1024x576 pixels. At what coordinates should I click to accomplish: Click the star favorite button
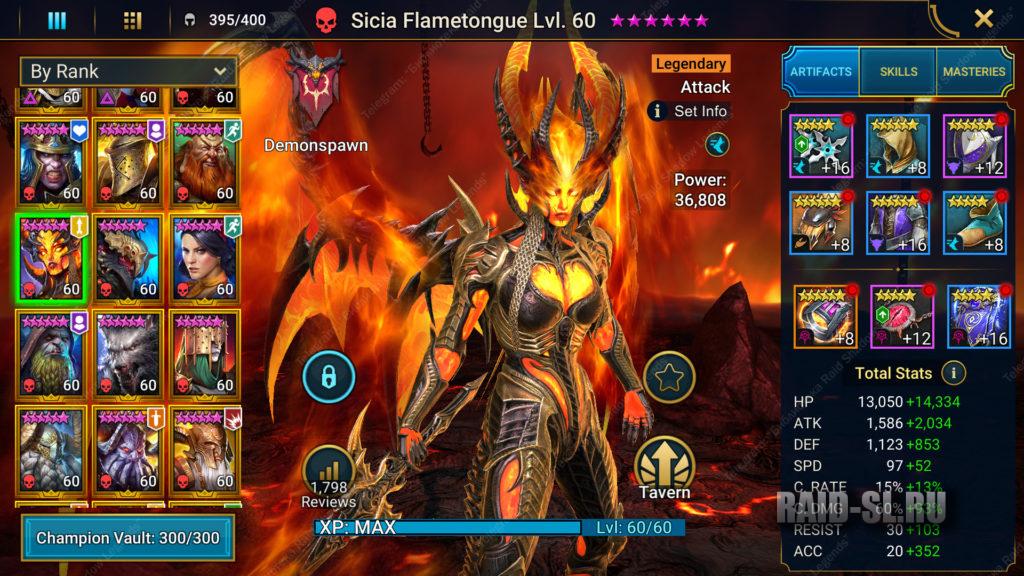(666, 377)
